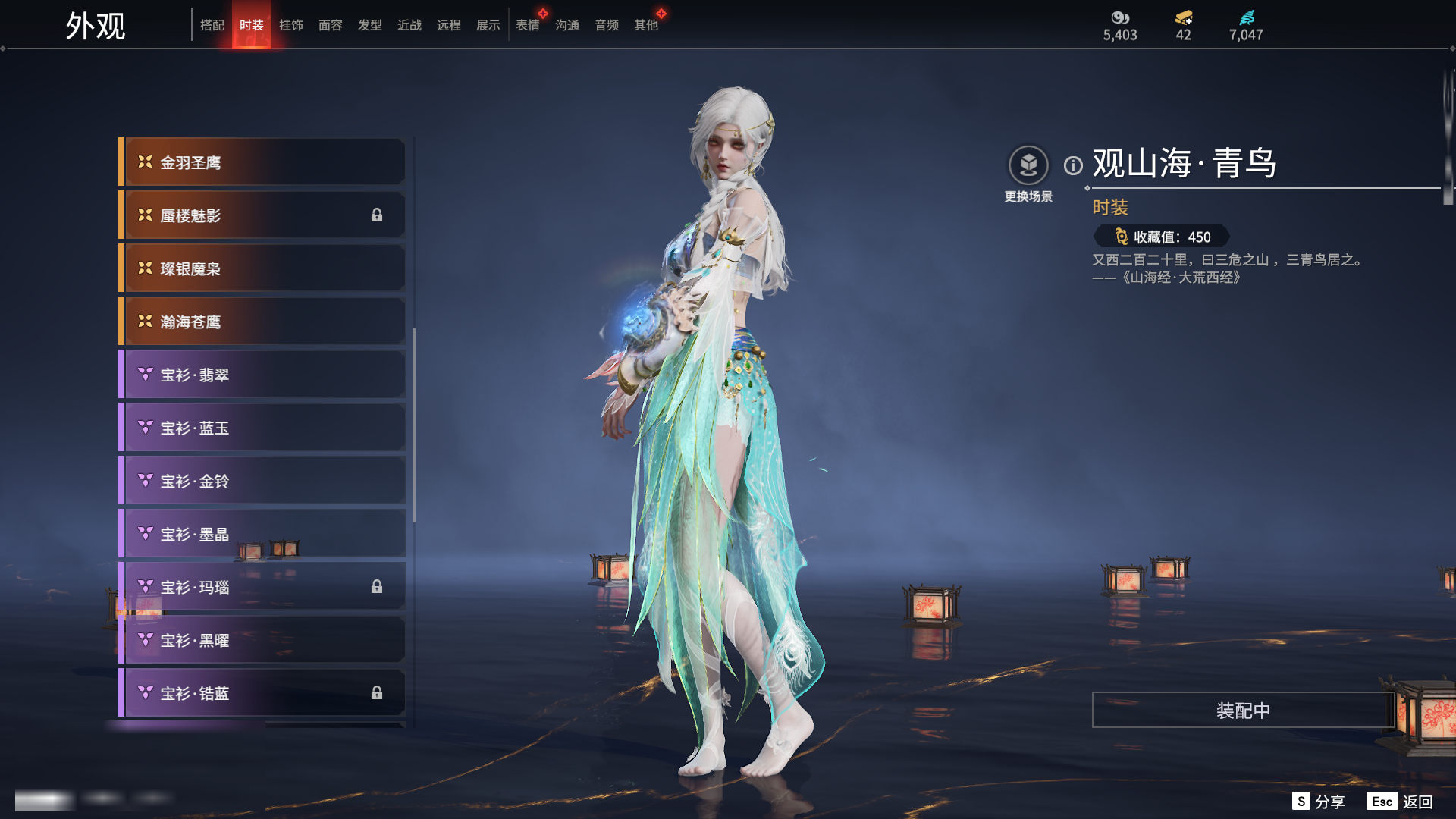Viewport: 1456px width, 819px height.
Task: Select the 金羽圣鹰 outfit
Action: pos(262,162)
